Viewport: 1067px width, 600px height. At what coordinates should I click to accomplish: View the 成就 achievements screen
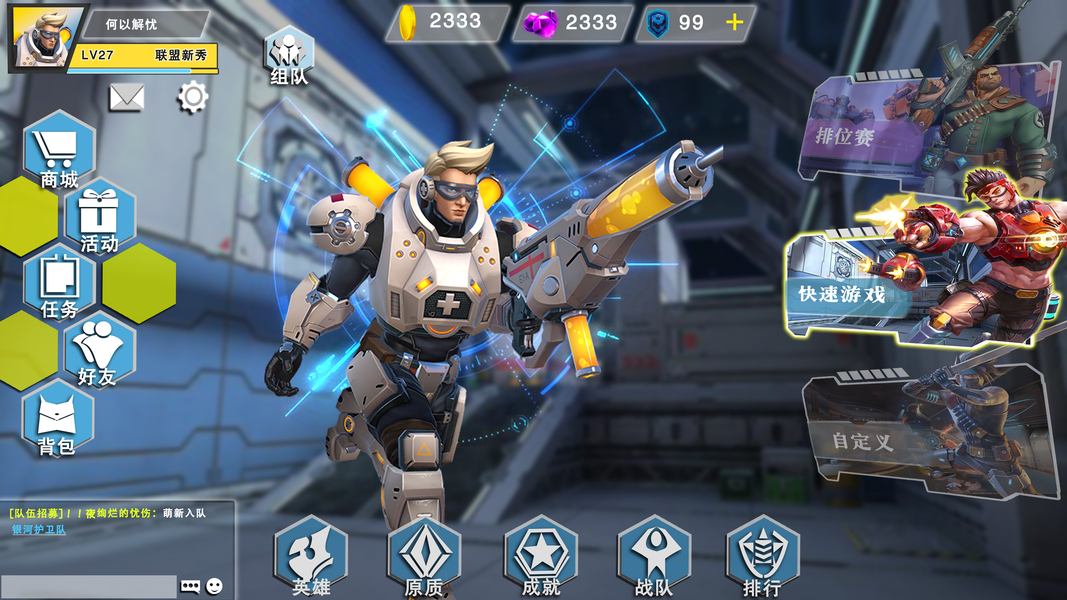point(541,557)
